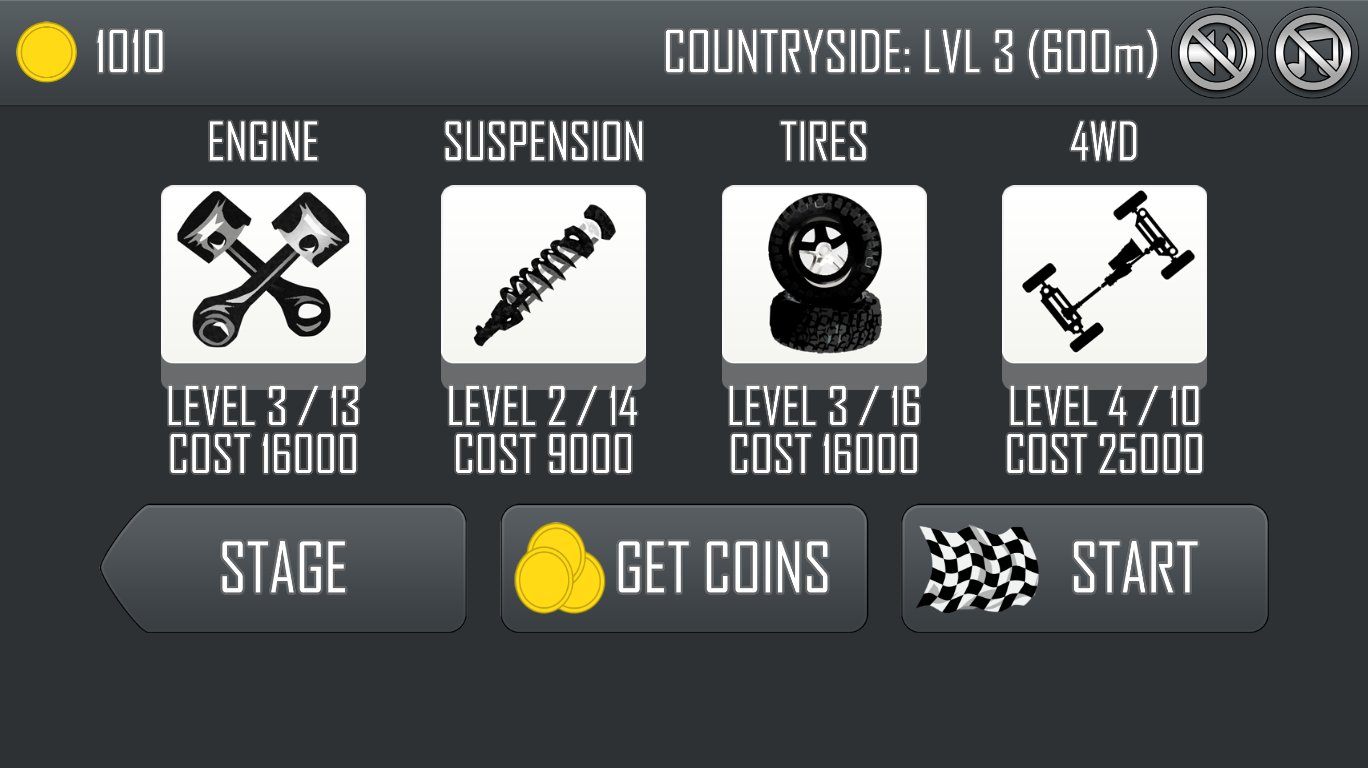
Task: Upgrade the Engine pistons tile
Action: tap(263, 274)
